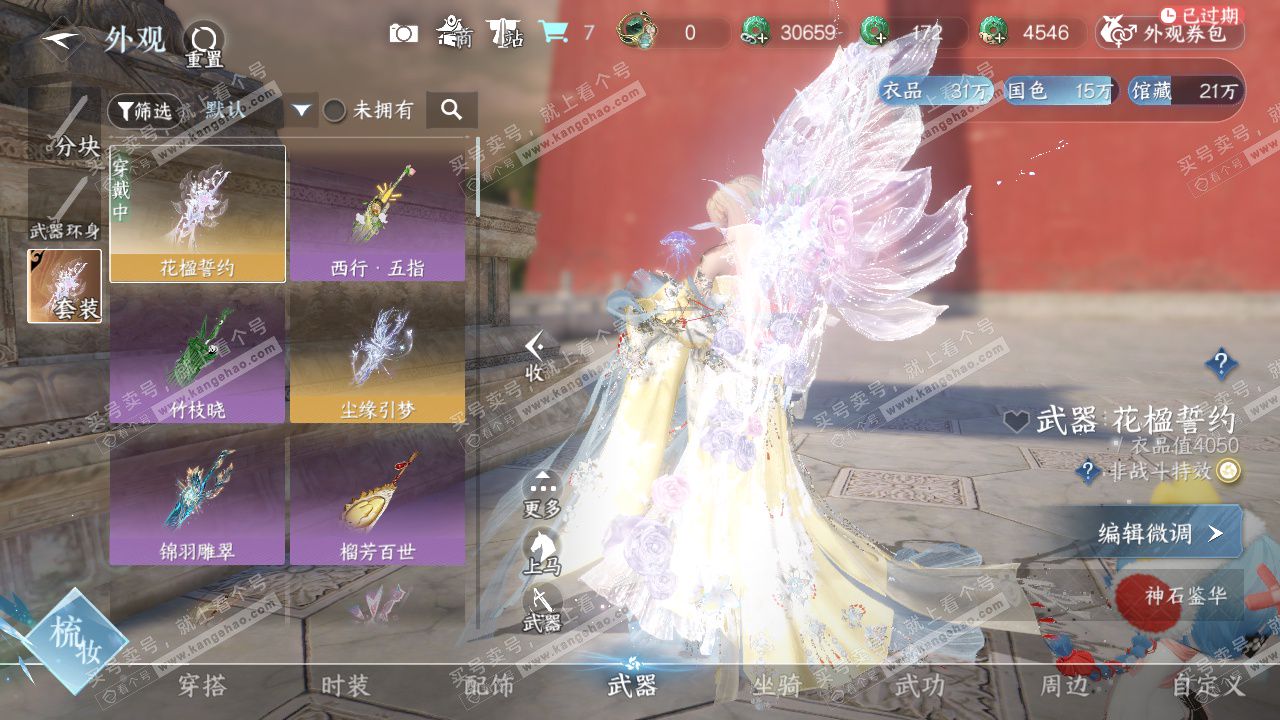1280x720 pixels.
Task: Go back using the top-left arrow
Action: [x=62, y=39]
